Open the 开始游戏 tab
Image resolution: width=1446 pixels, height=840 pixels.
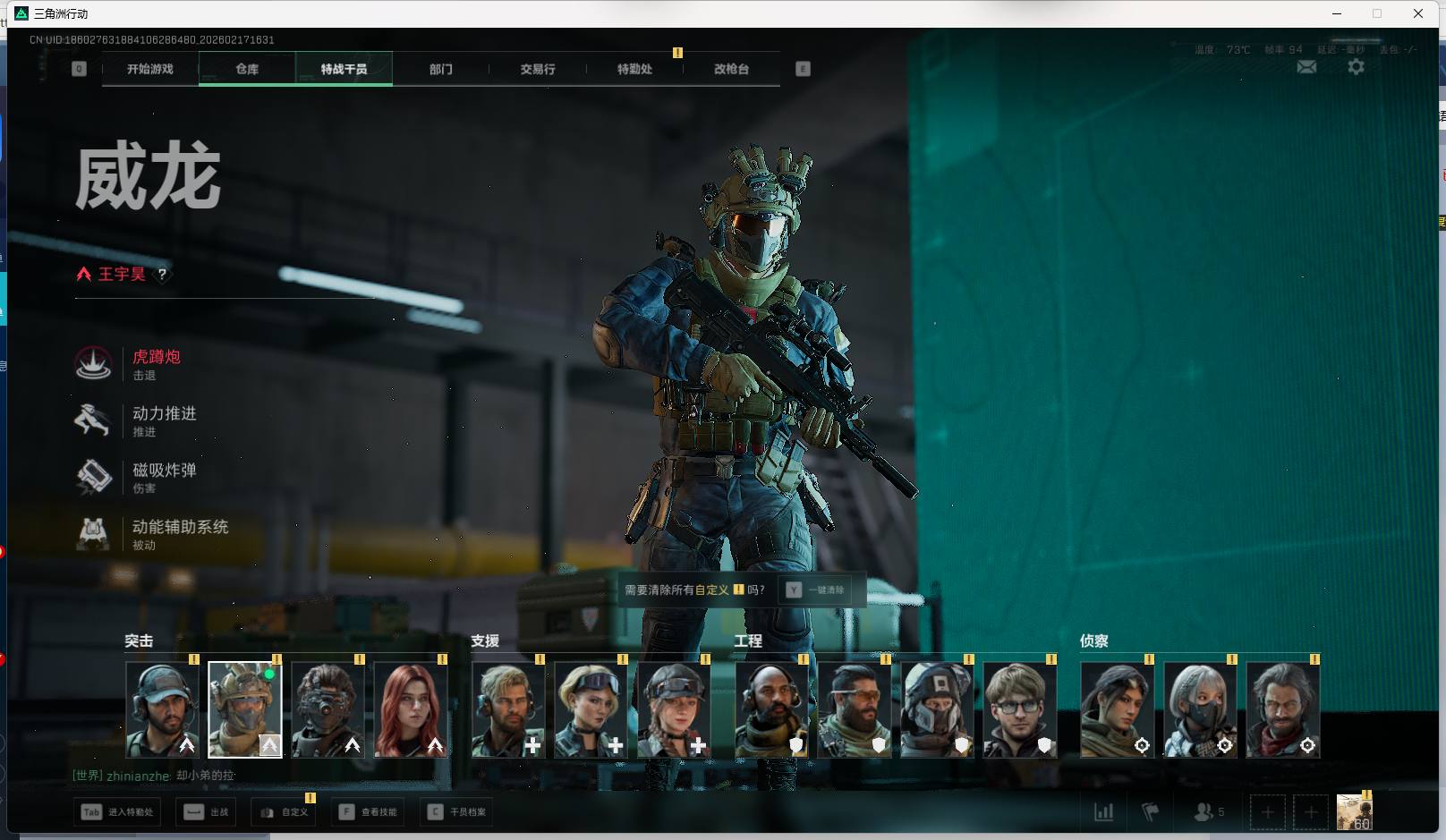(x=150, y=69)
